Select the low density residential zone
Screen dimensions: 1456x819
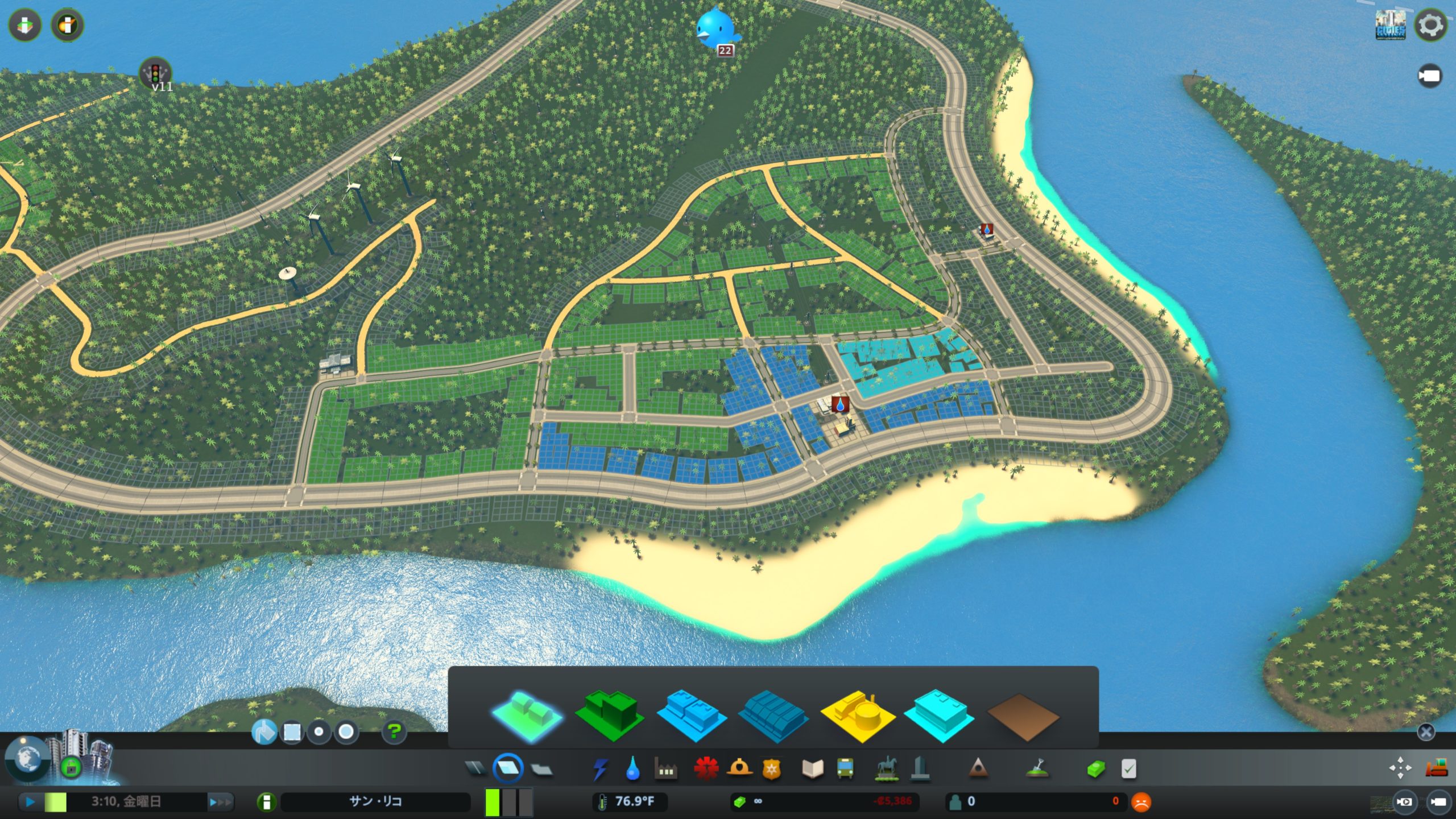(527, 715)
